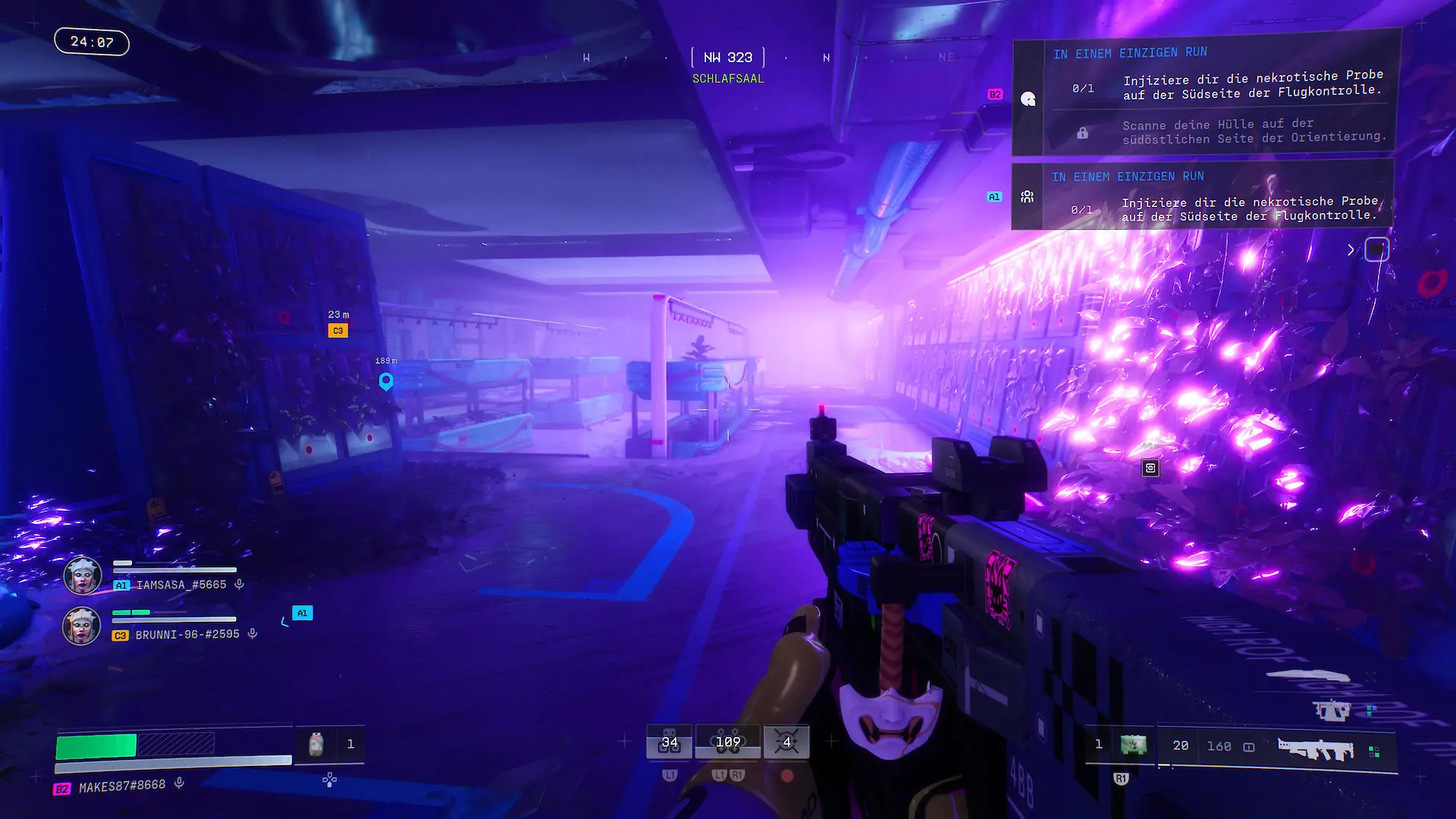Activate the ability showing 34

click(x=670, y=742)
